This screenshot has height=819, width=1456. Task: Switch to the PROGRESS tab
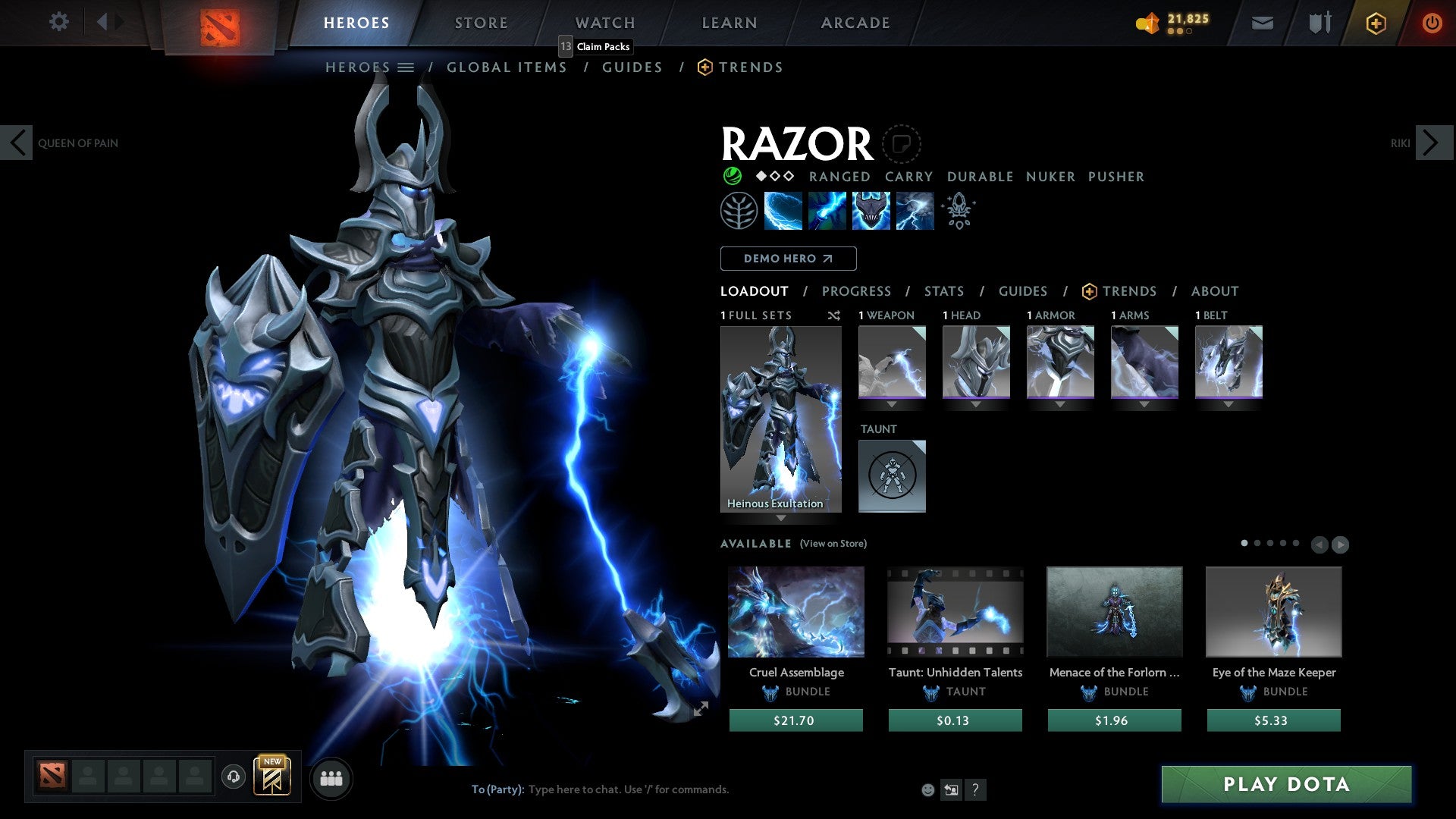[857, 290]
